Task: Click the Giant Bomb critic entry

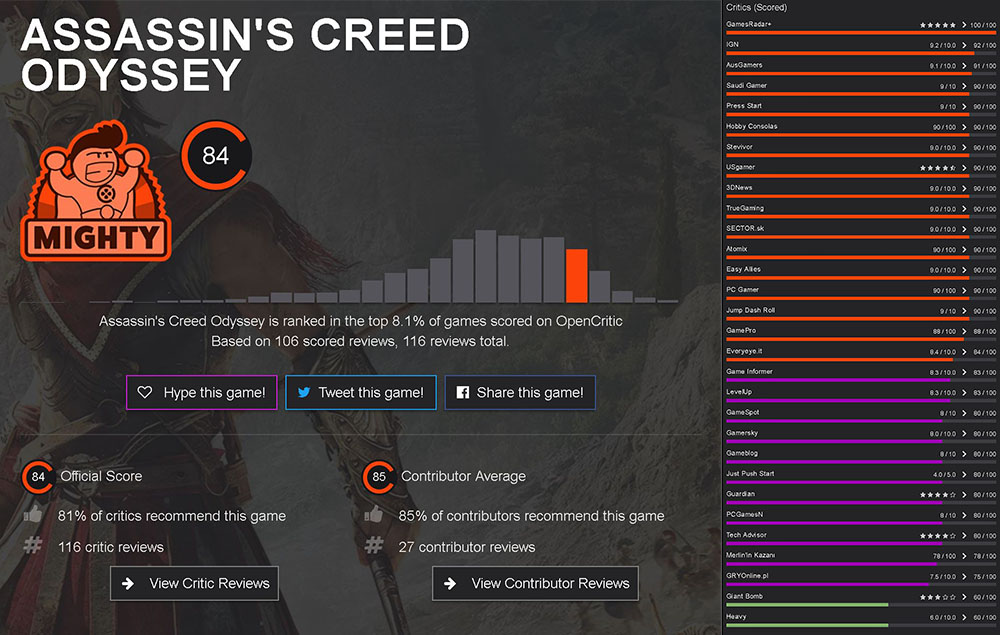Action: [x=860, y=597]
